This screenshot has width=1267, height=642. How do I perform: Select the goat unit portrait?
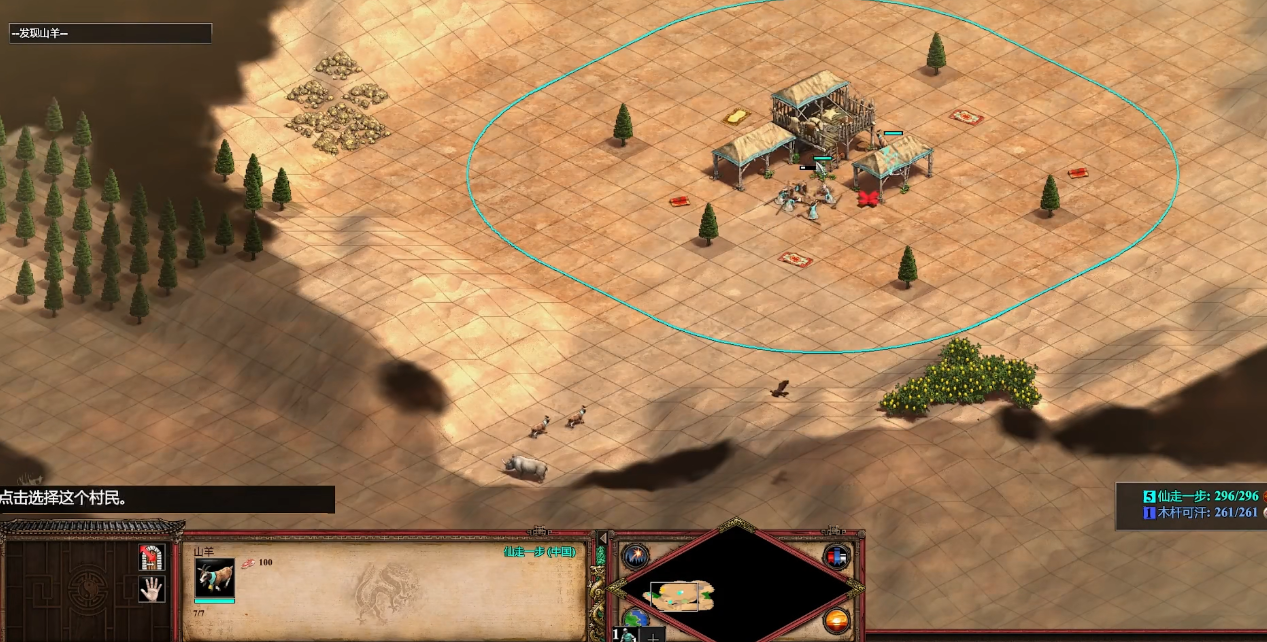(214, 579)
